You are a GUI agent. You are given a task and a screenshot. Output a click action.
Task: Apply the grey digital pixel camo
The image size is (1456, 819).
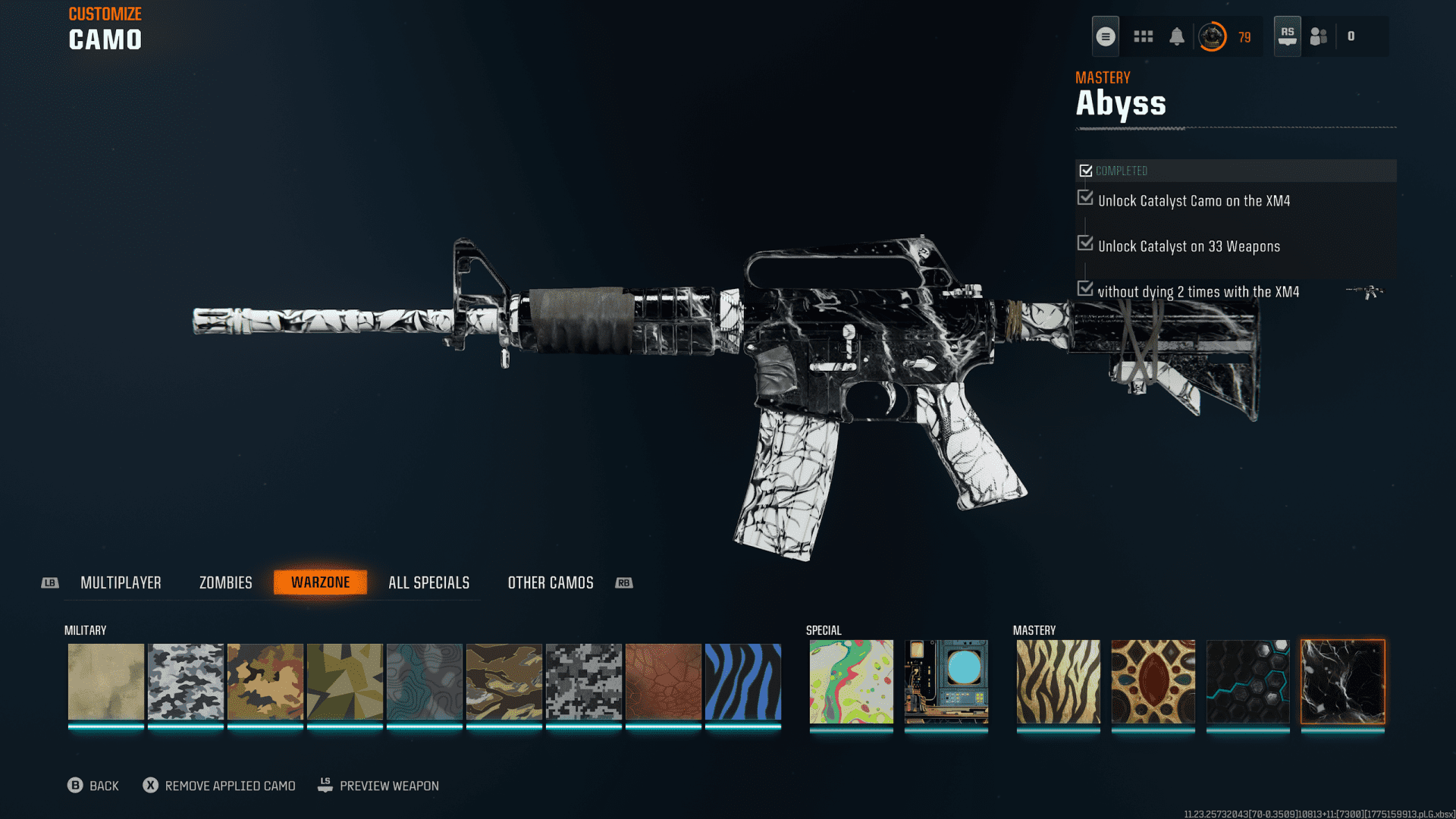[x=584, y=681]
